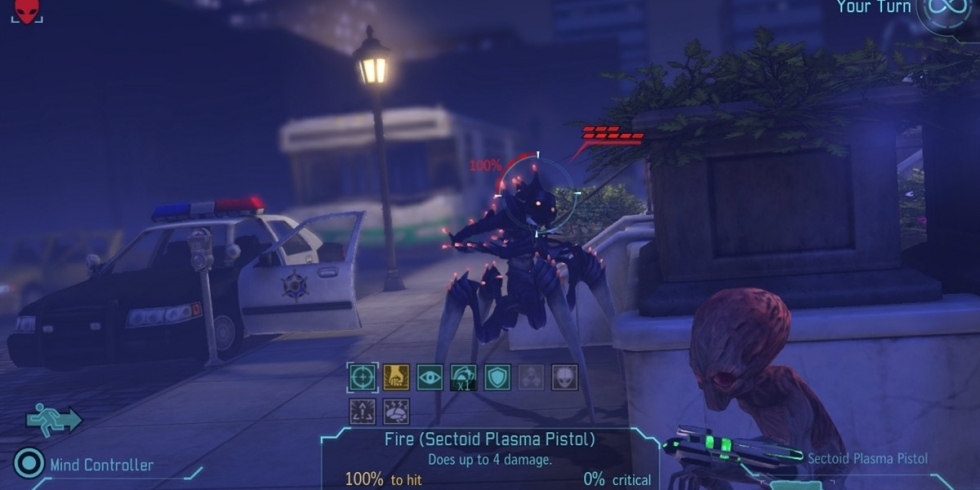Activate the yellow fist ability icon

pos(396,377)
